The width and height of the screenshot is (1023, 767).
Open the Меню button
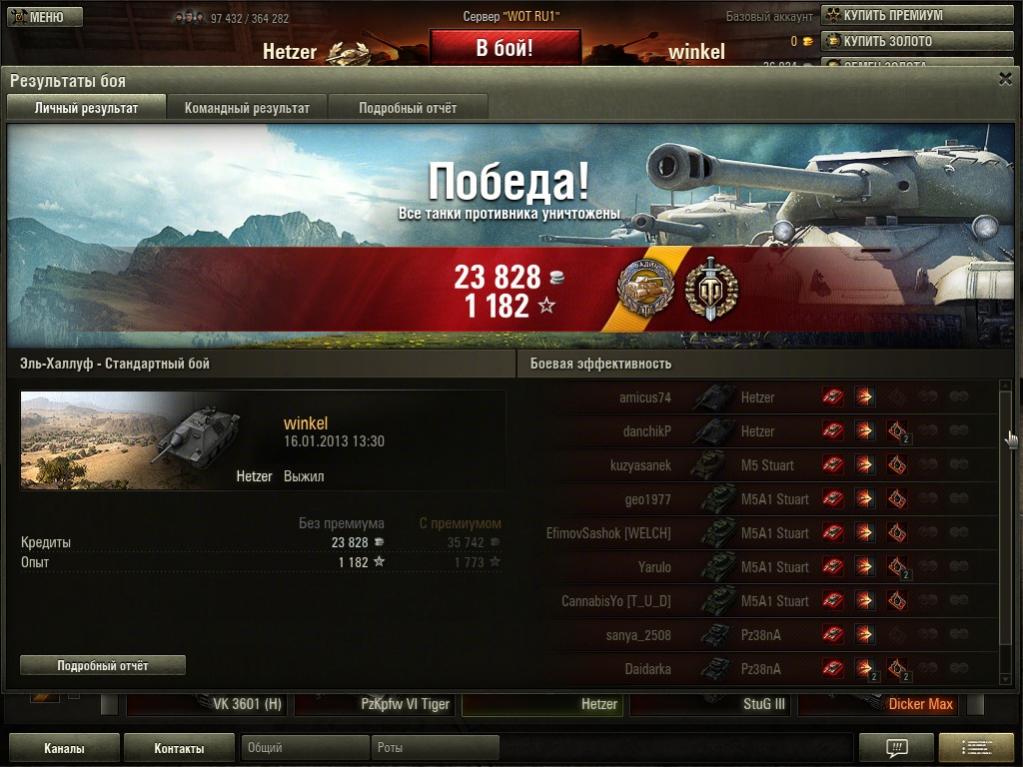[44, 17]
